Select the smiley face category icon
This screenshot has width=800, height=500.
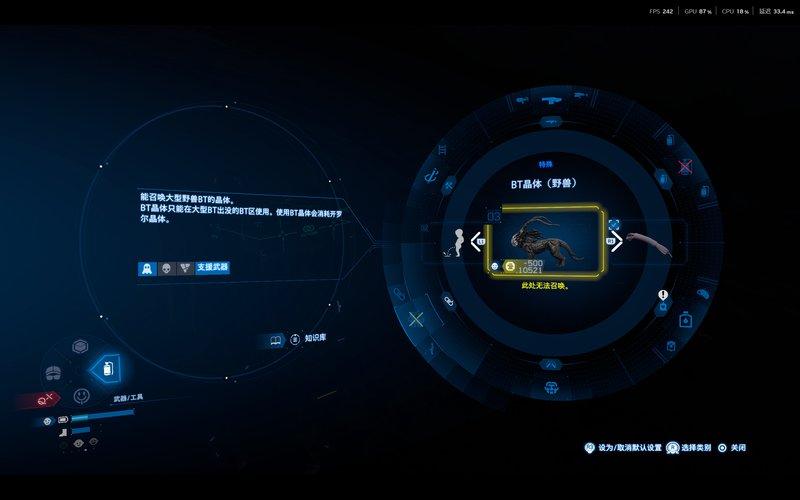tap(81, 395)
